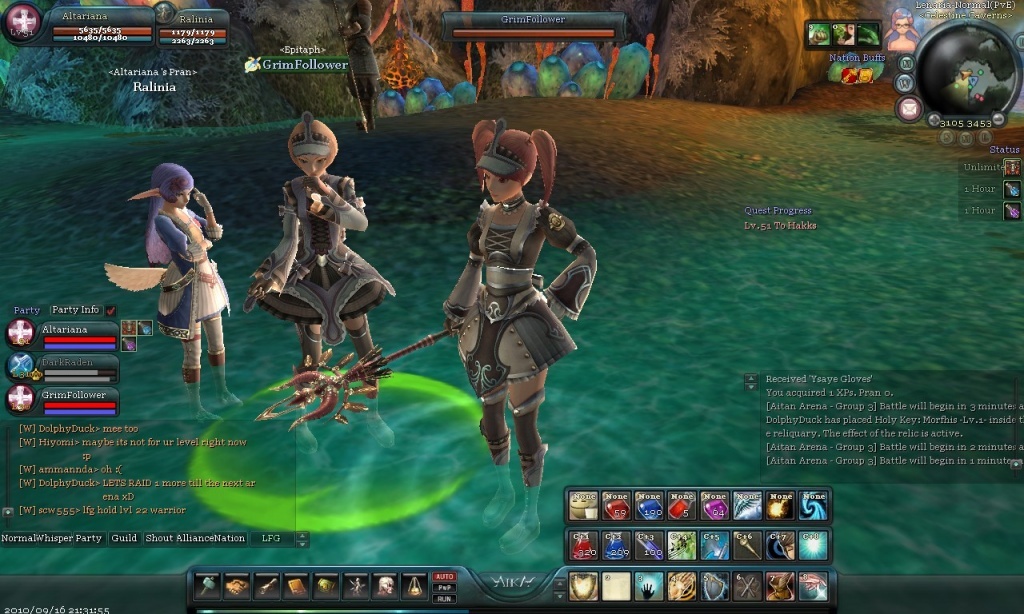Screen dimensions: 1024x614
Task: Switch chat channel to Guild
Action: (124, 538)
